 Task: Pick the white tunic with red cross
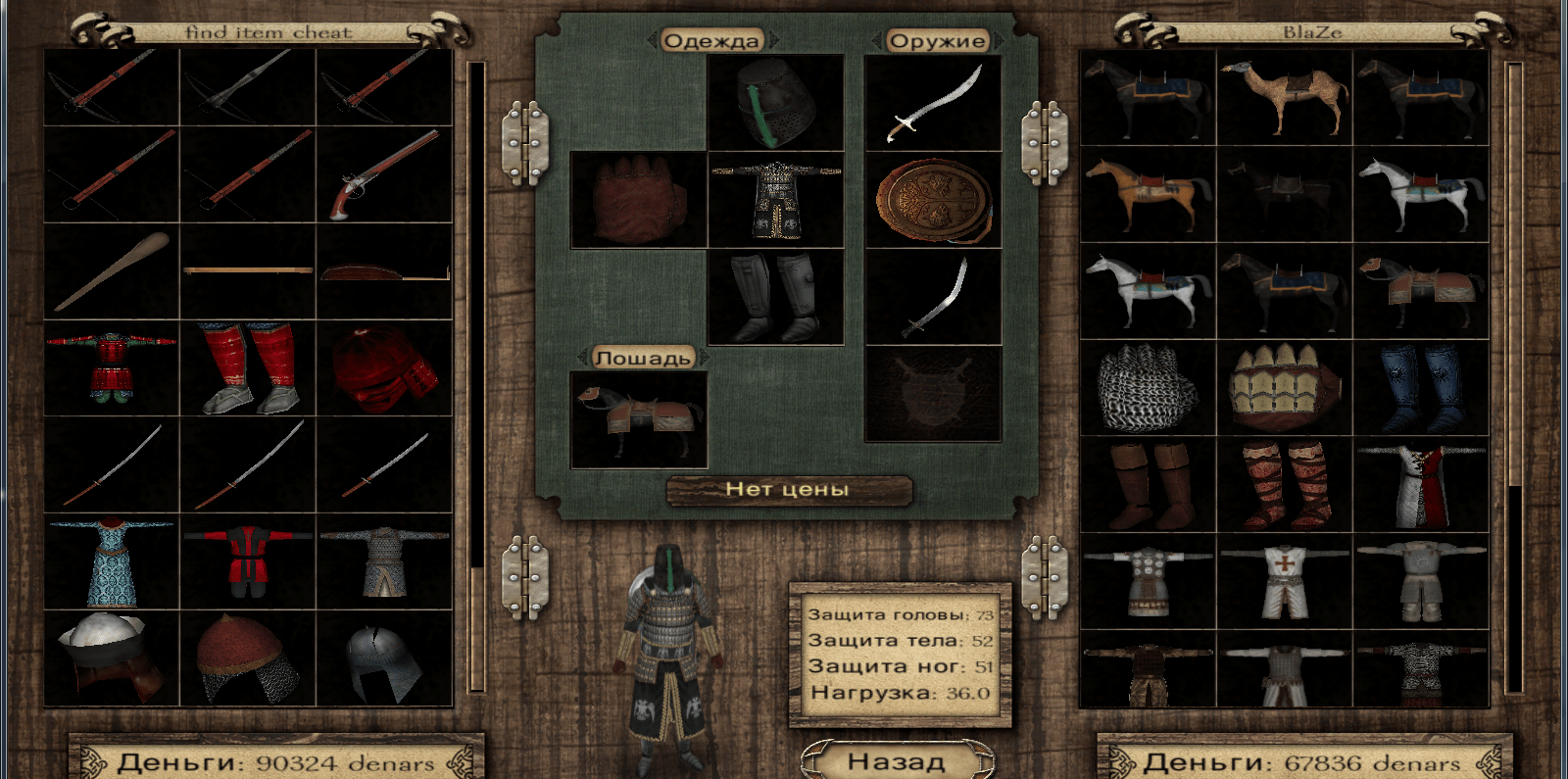point(1284,581)
